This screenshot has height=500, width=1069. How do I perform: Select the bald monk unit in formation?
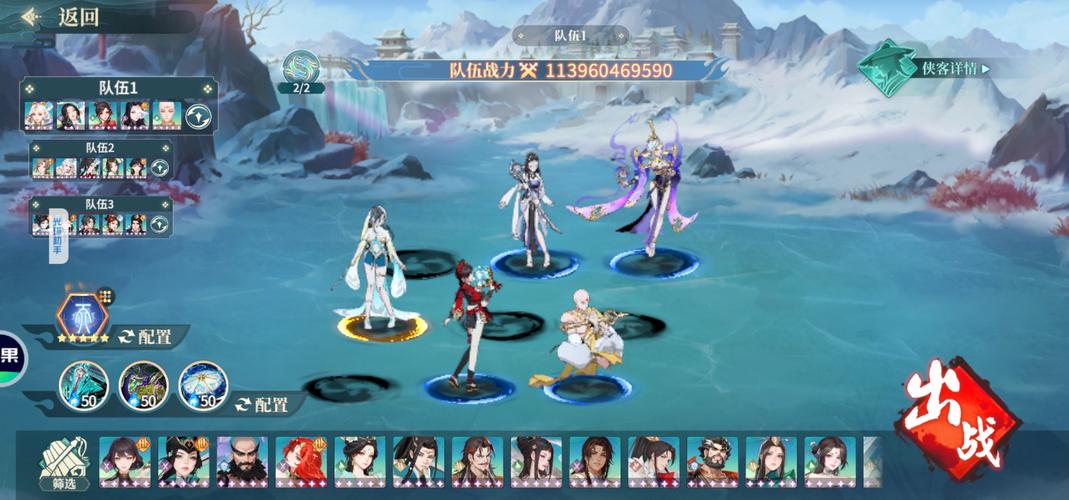pyautogui.click(x=585, y=340)
